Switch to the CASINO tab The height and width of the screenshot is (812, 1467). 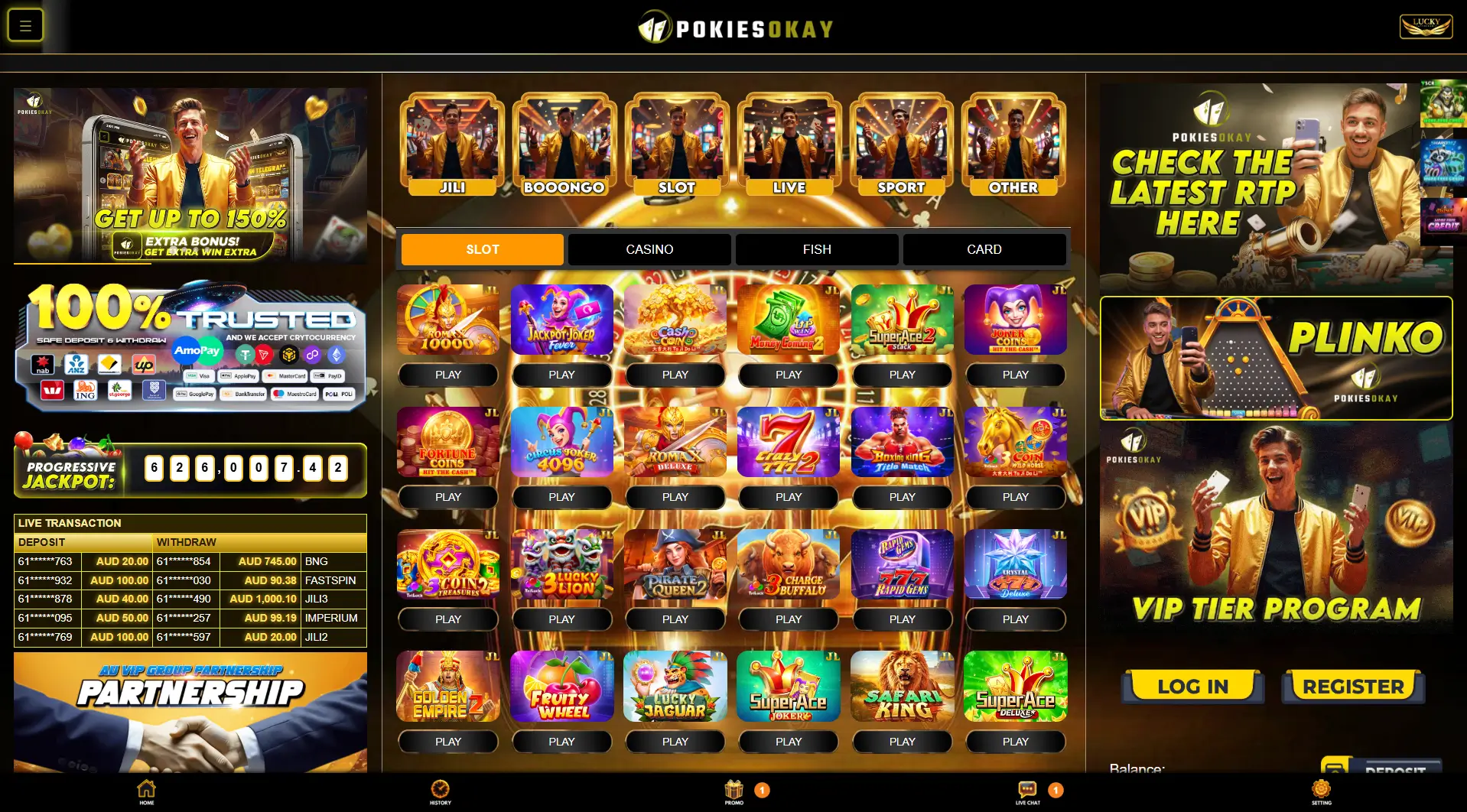click(649, 248)
